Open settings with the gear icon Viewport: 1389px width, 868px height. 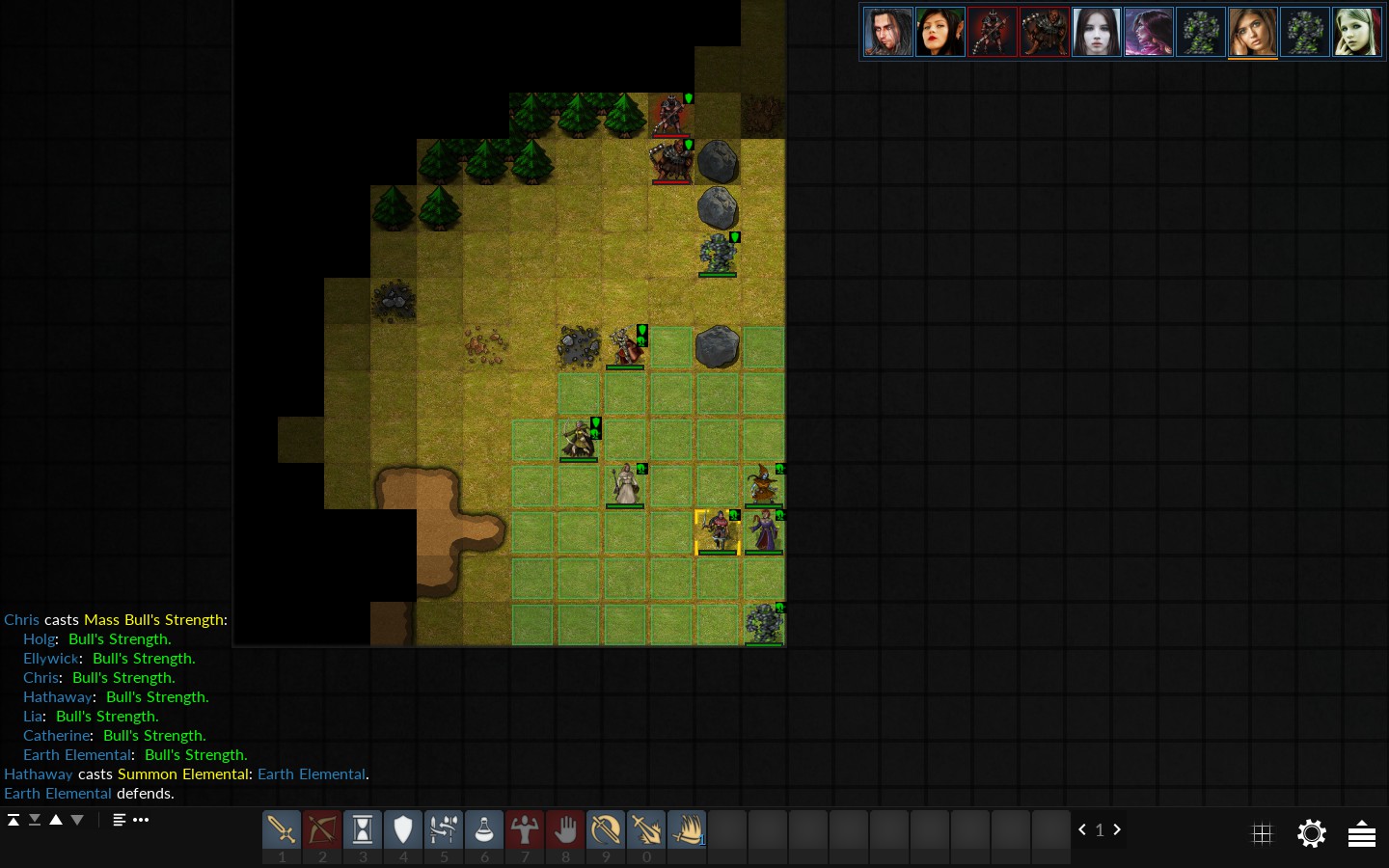pyautogui.click(x=1312, y=833)
